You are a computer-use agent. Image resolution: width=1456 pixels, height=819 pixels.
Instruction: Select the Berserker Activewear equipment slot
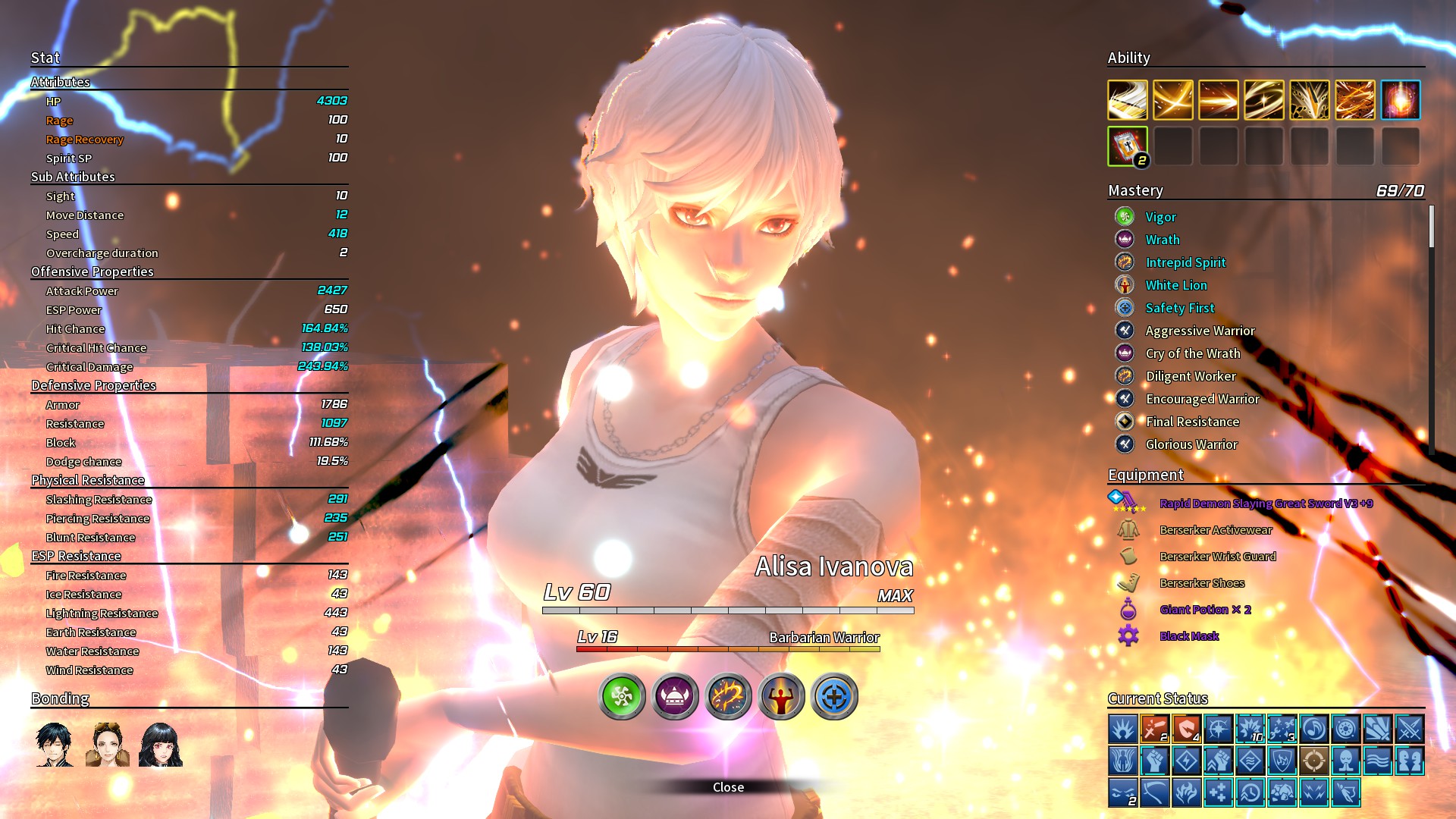pos(1216,530)
